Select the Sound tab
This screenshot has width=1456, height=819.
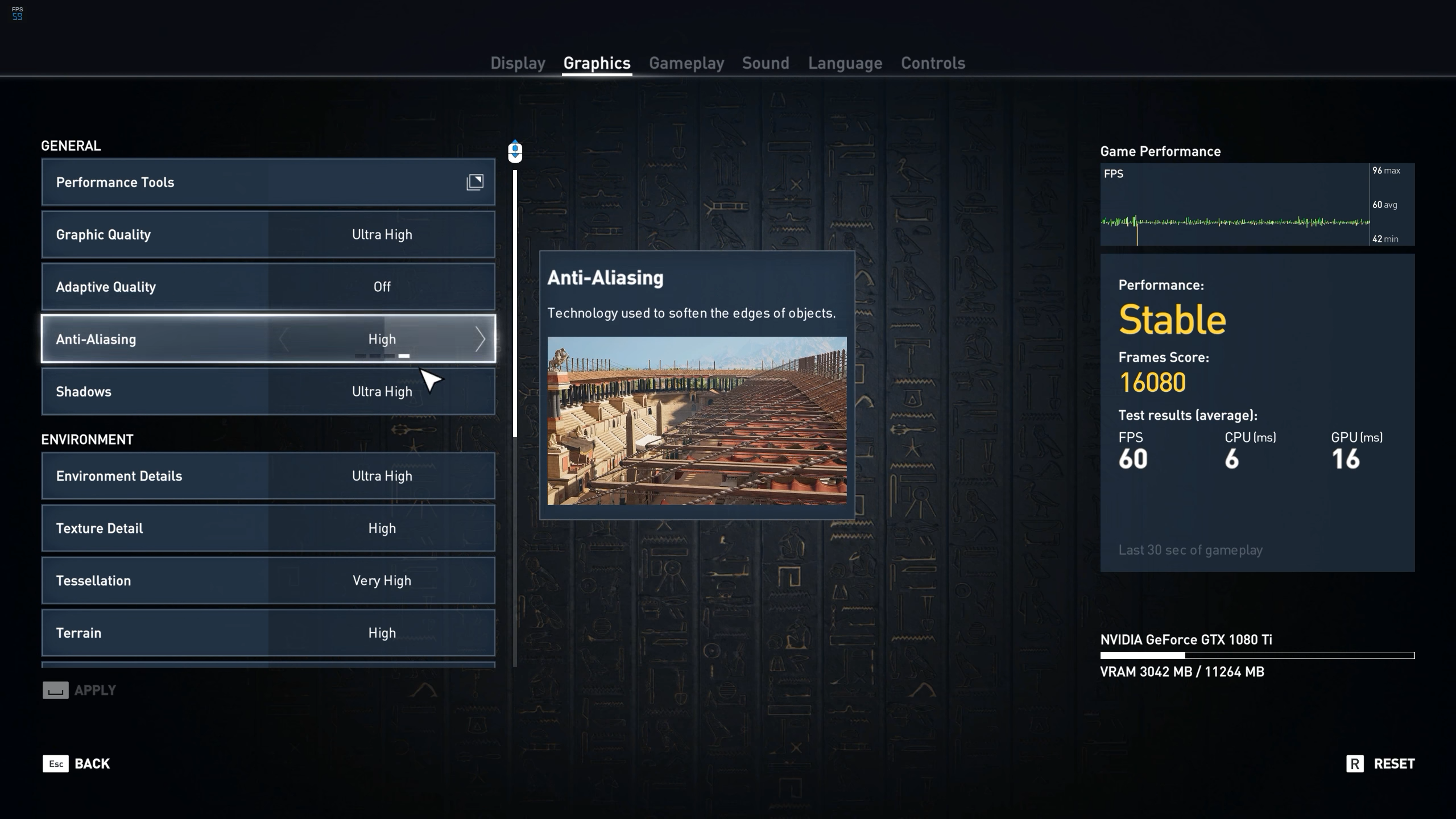(766, 63)
